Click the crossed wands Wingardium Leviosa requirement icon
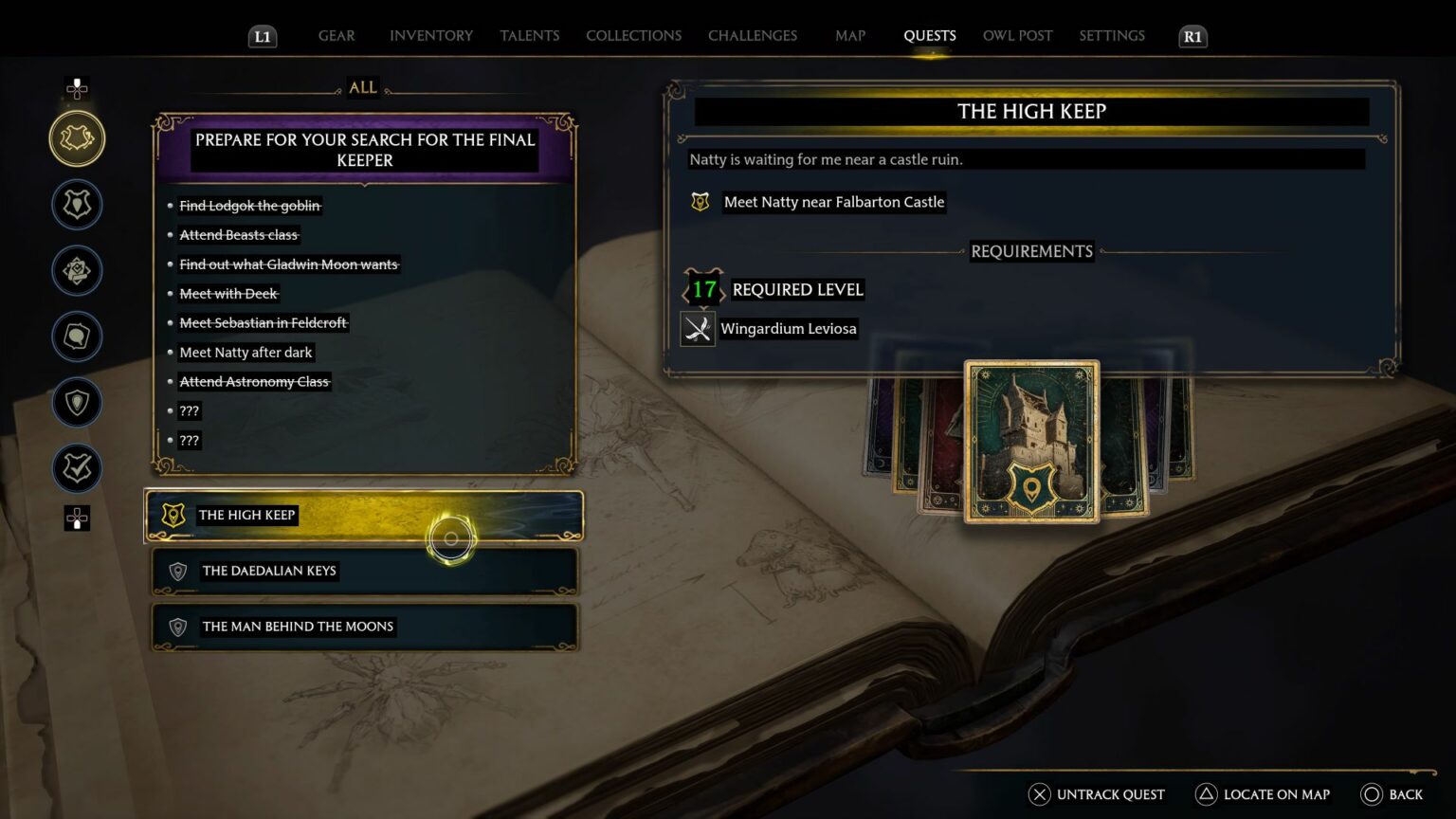 (698, 328)
